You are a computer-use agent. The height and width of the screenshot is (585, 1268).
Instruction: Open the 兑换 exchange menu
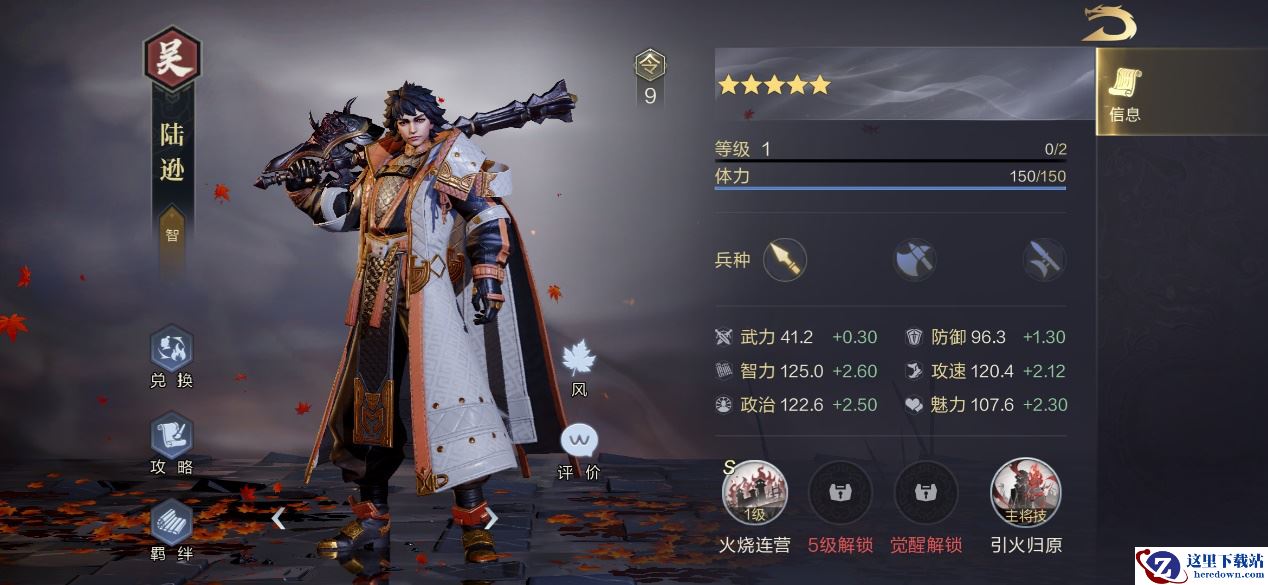171,351
